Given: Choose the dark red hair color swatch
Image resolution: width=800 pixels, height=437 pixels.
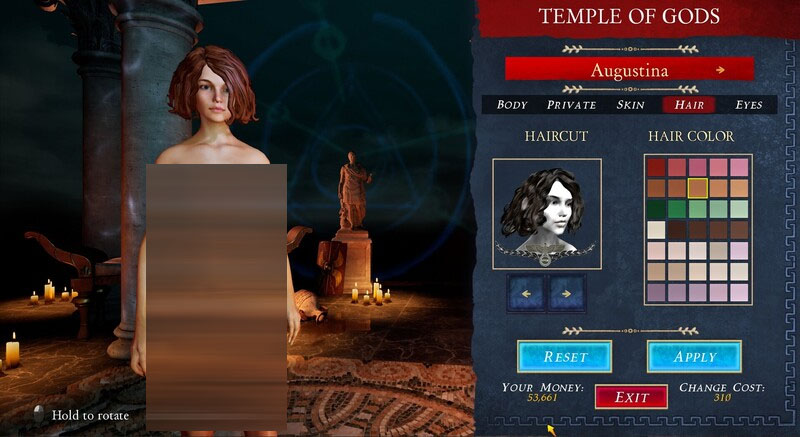Looking at the screenshot, I should [656, 167].
